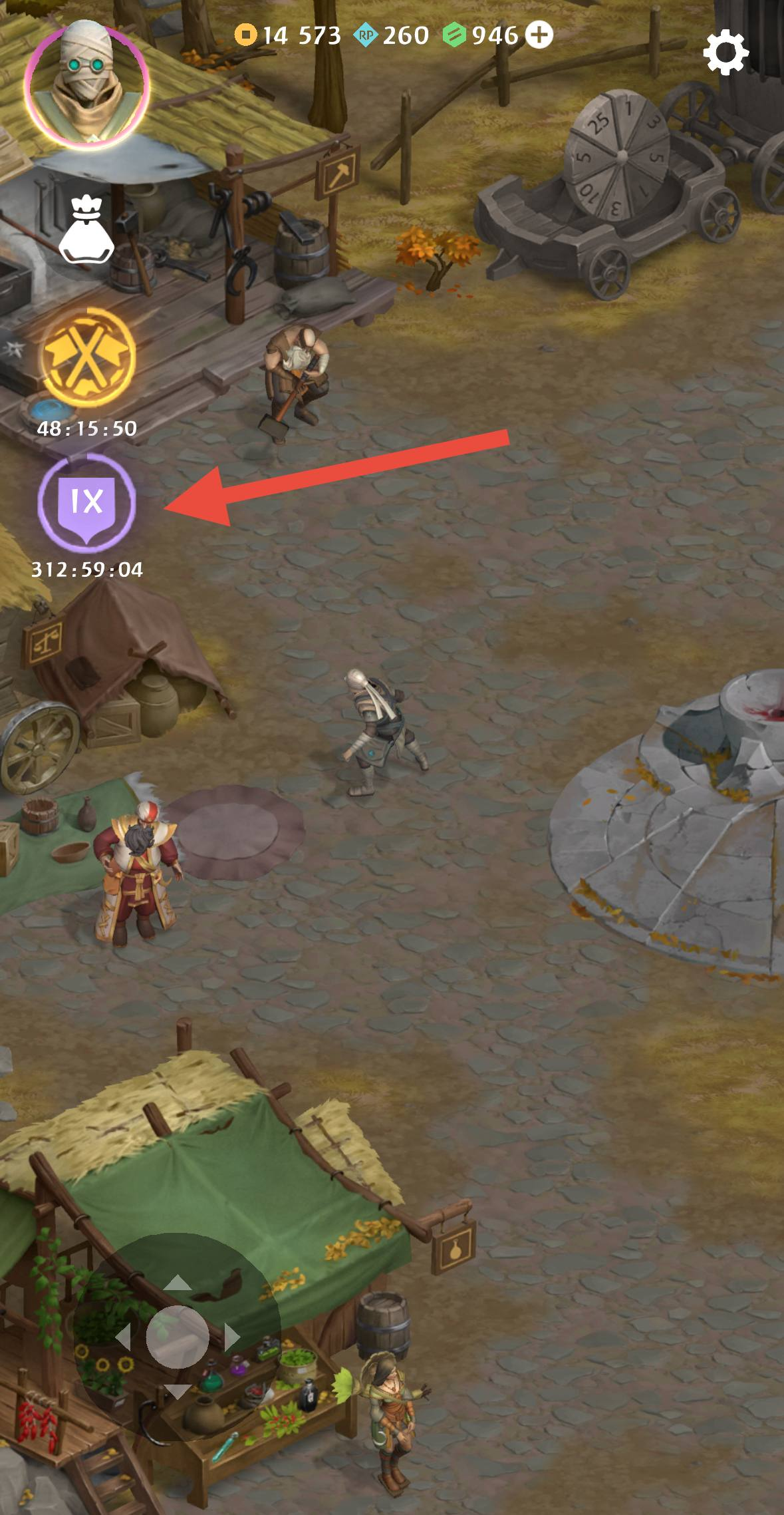Open the settings gear menu

[725, 53]
